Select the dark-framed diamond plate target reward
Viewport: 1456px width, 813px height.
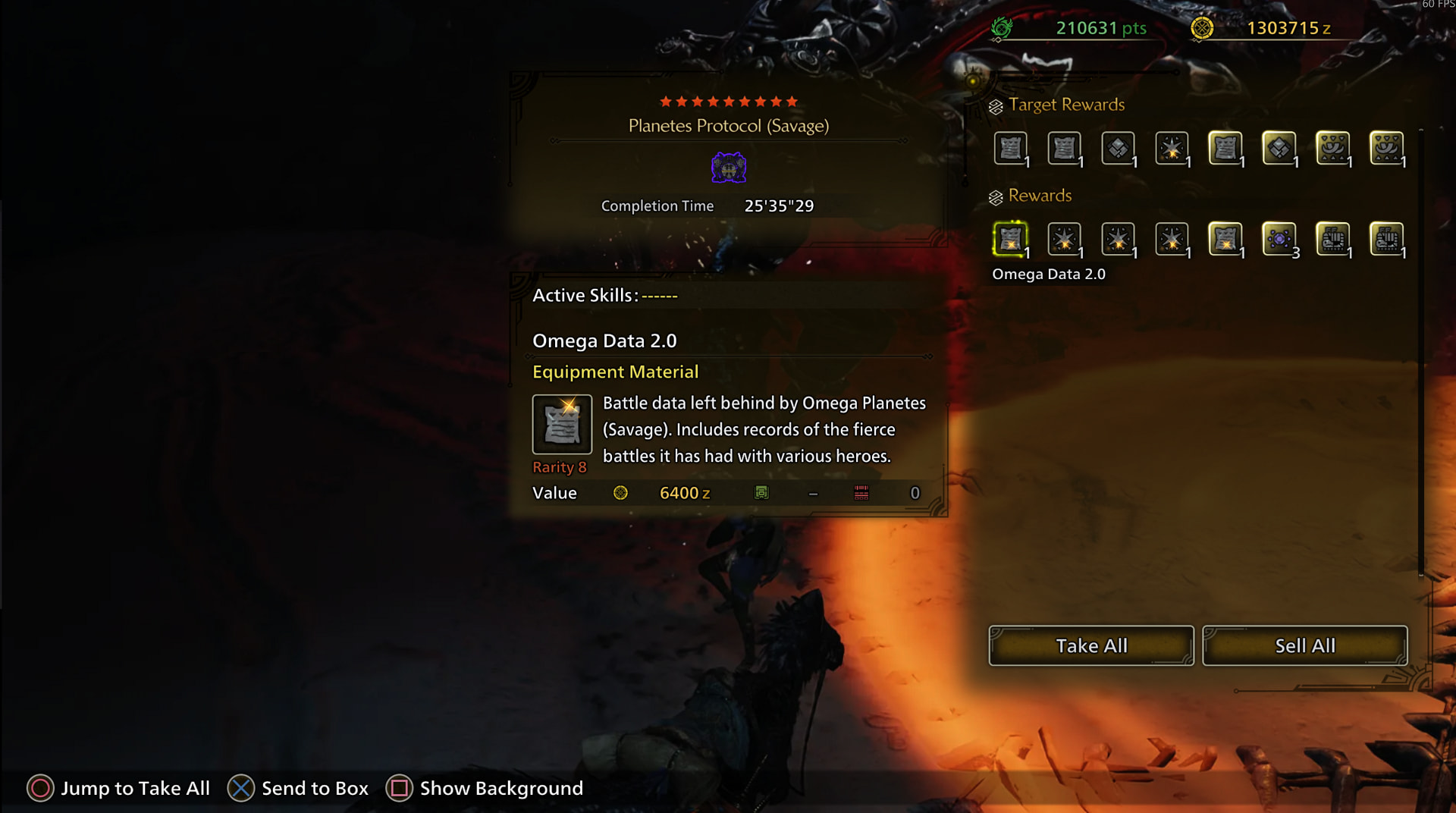(1118, 149)
